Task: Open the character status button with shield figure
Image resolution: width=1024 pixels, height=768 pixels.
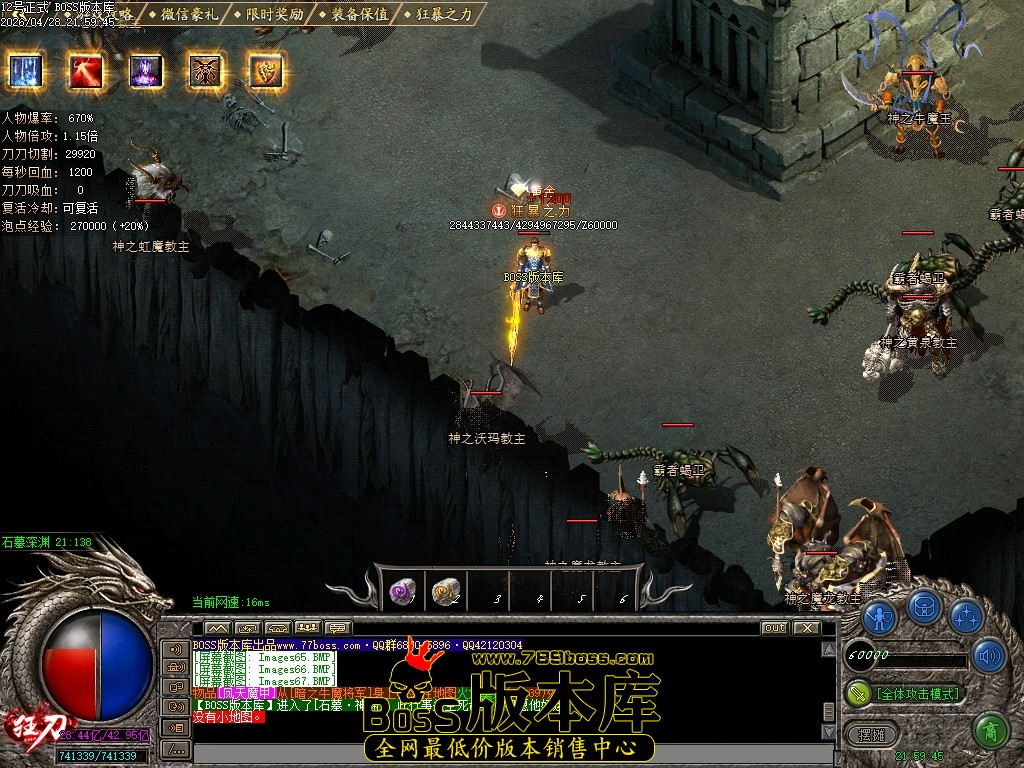Action: pos(879,617)
